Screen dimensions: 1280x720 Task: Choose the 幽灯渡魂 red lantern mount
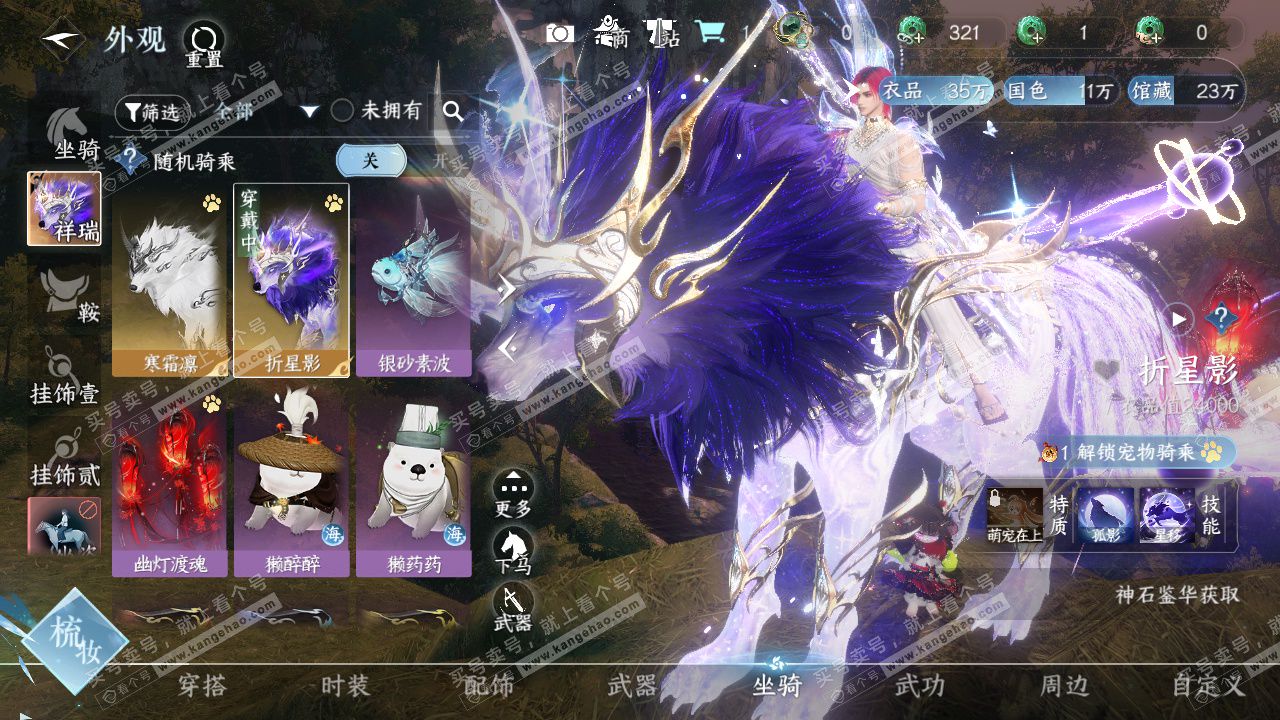[169, 482]
